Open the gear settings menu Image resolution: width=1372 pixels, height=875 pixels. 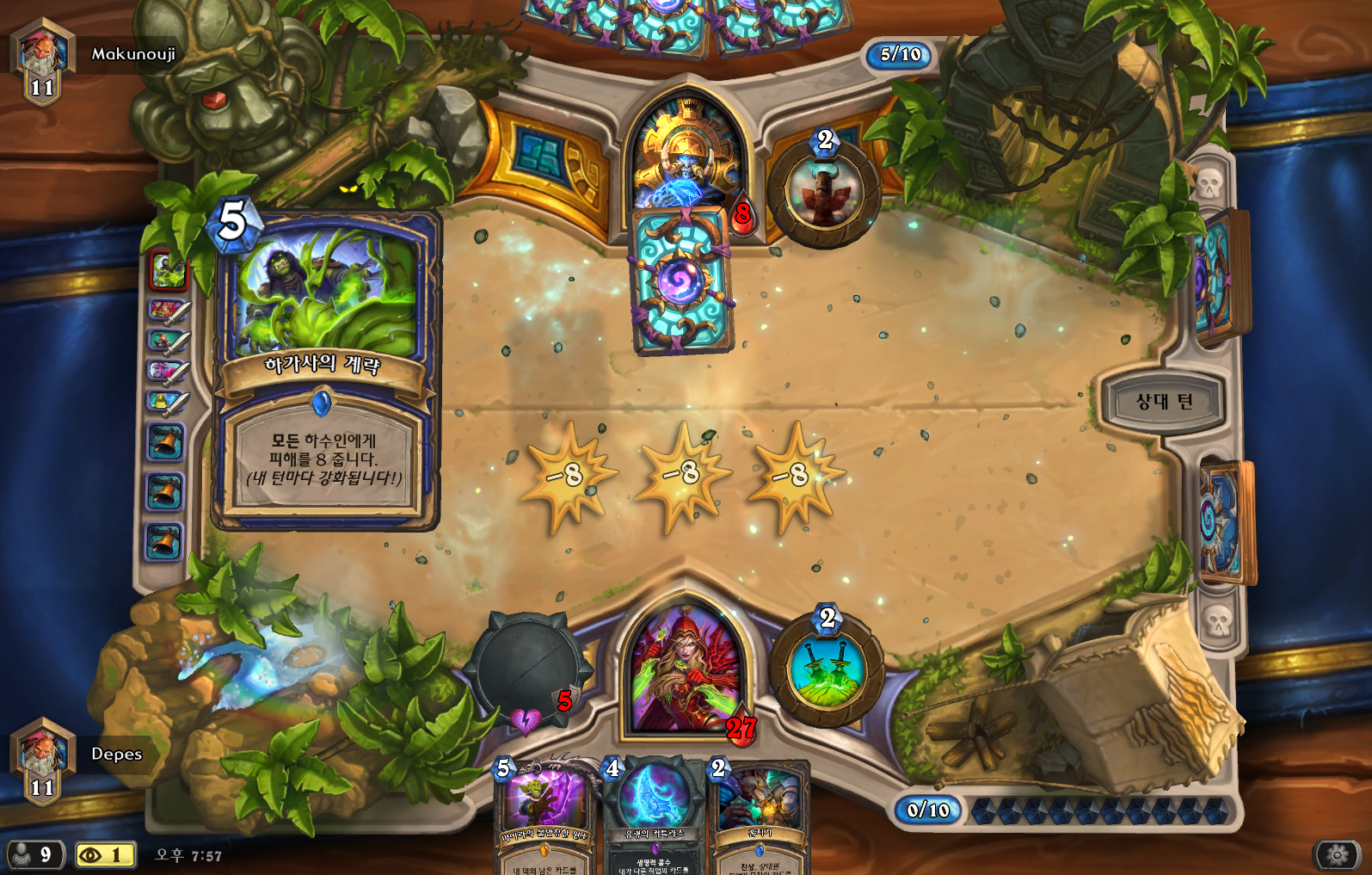click(1337, 854)
